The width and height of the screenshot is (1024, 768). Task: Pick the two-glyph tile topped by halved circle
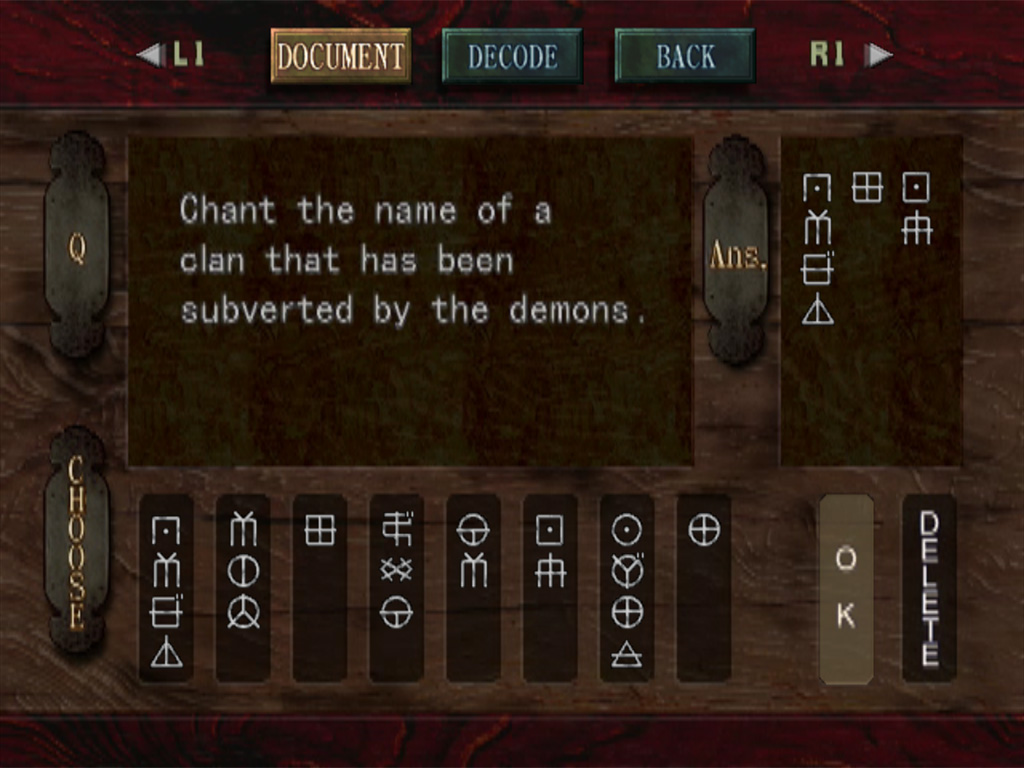(x=473, y=588)
